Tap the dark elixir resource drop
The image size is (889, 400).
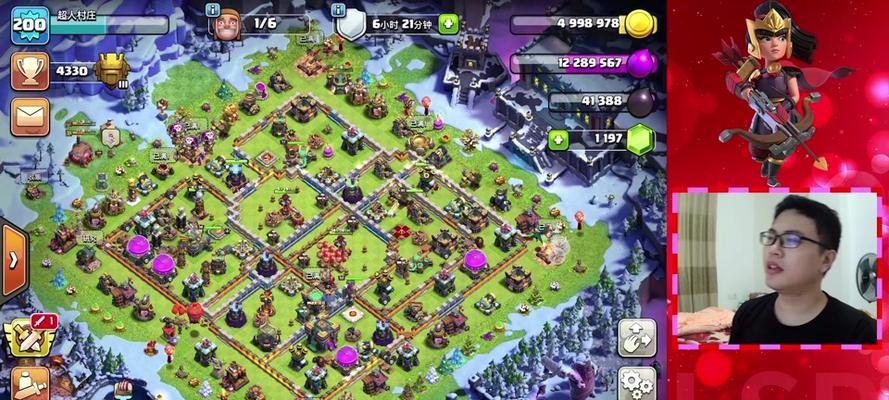tap(640, 101)
